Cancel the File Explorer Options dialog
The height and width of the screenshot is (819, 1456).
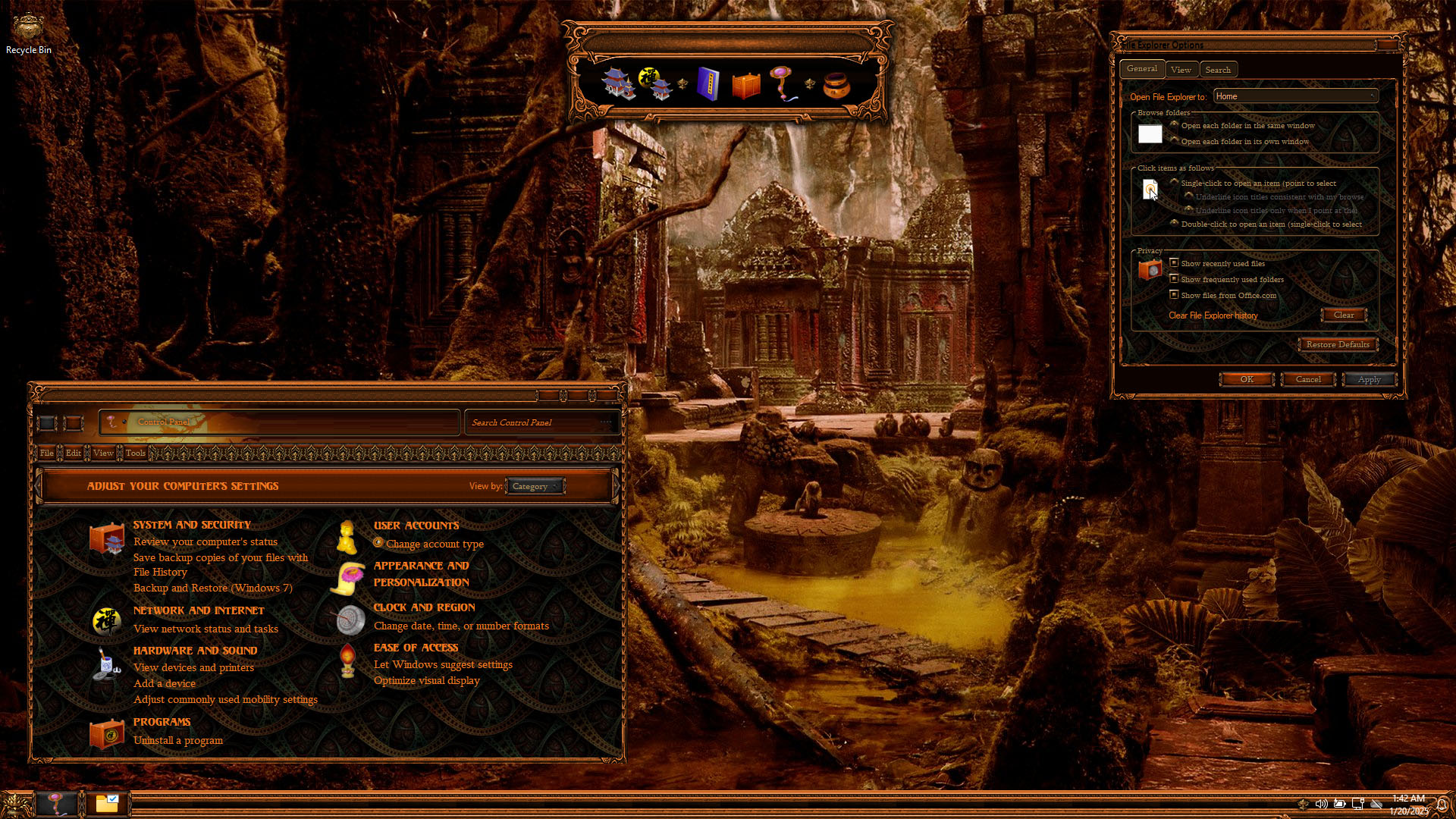1307,379
